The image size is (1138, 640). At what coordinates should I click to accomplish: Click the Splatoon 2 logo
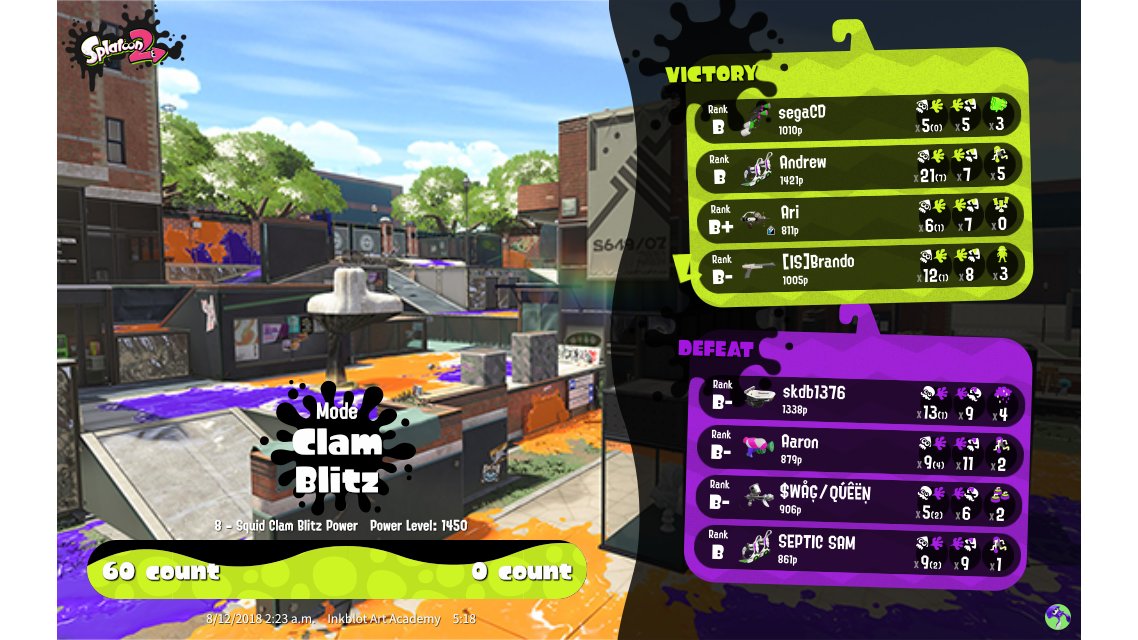tap(125, 48)
